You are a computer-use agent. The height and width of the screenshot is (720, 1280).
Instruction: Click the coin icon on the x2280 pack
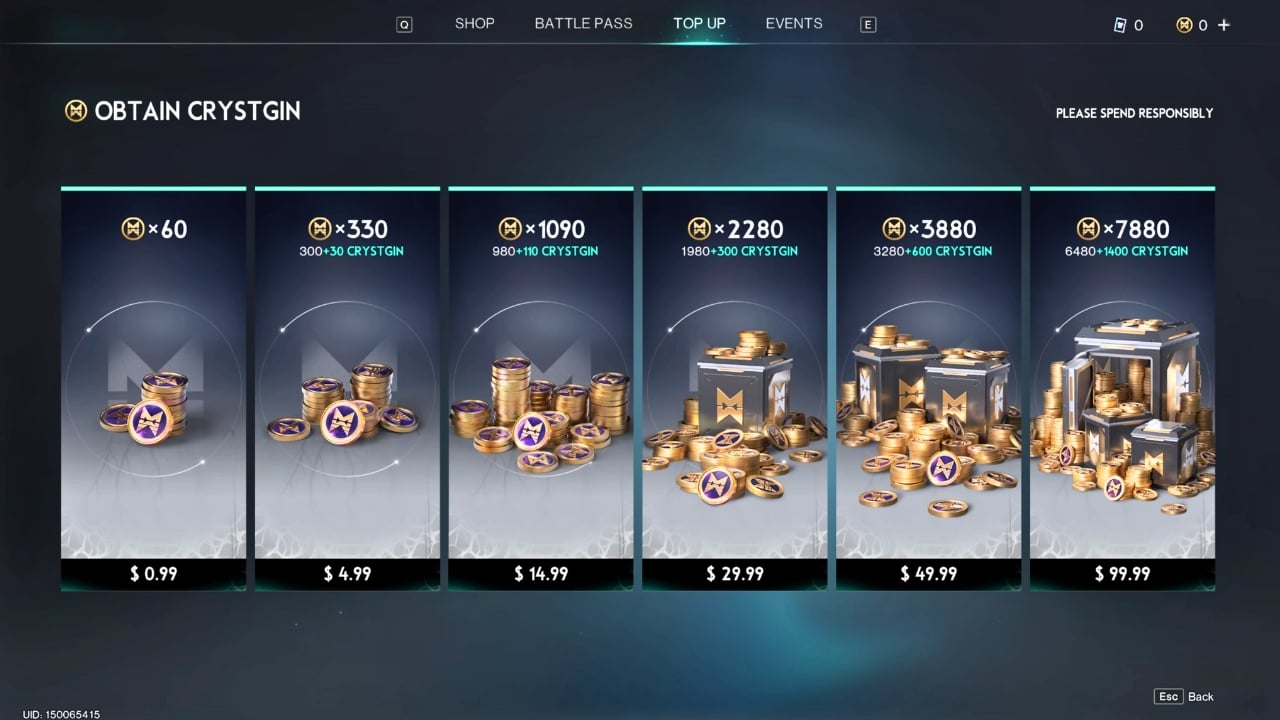pos(700,228)
